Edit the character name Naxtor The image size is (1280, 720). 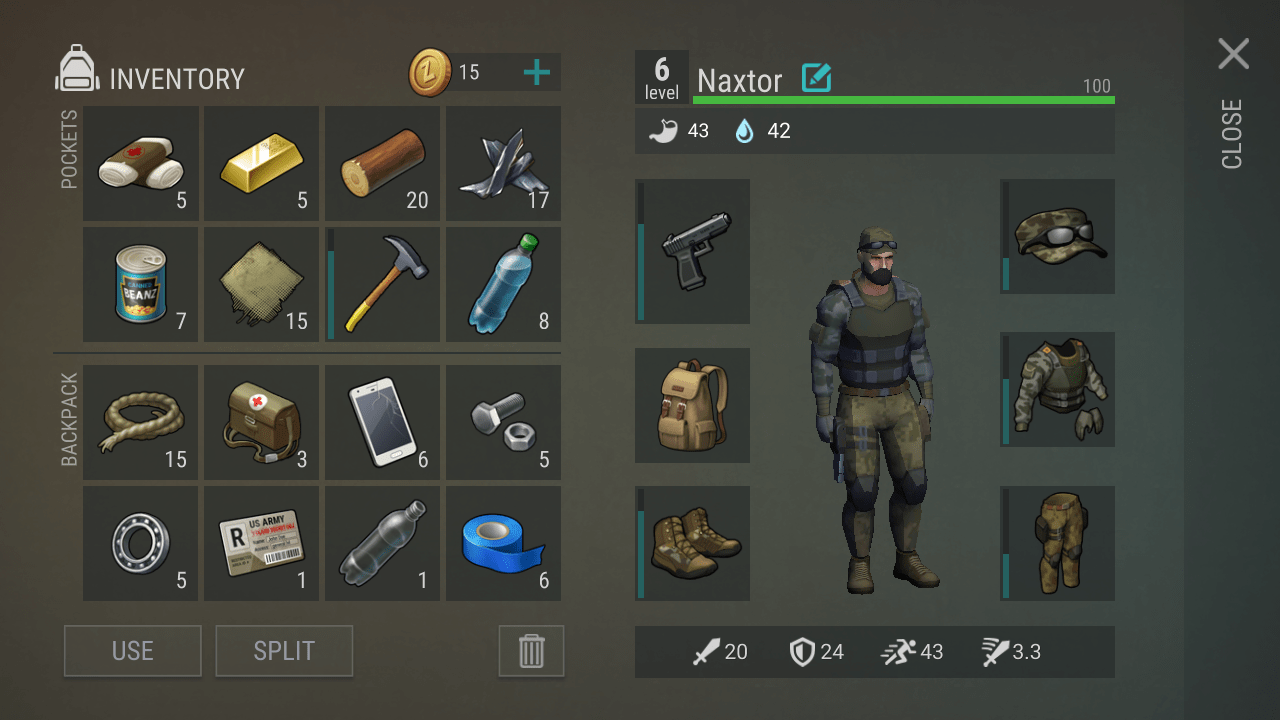point(817,78)
